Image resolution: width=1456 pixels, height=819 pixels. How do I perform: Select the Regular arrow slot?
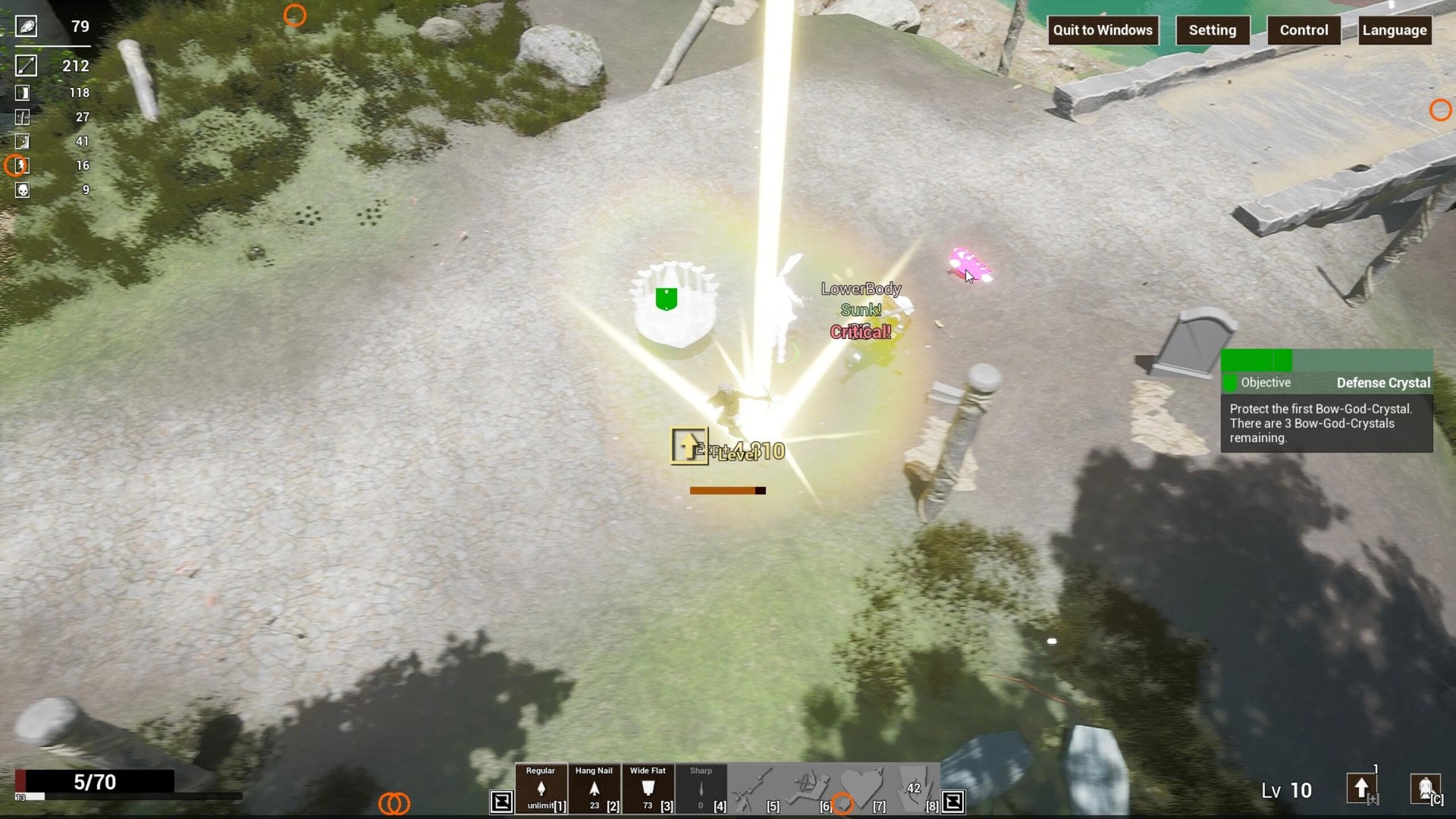click(x=541, y=789)
